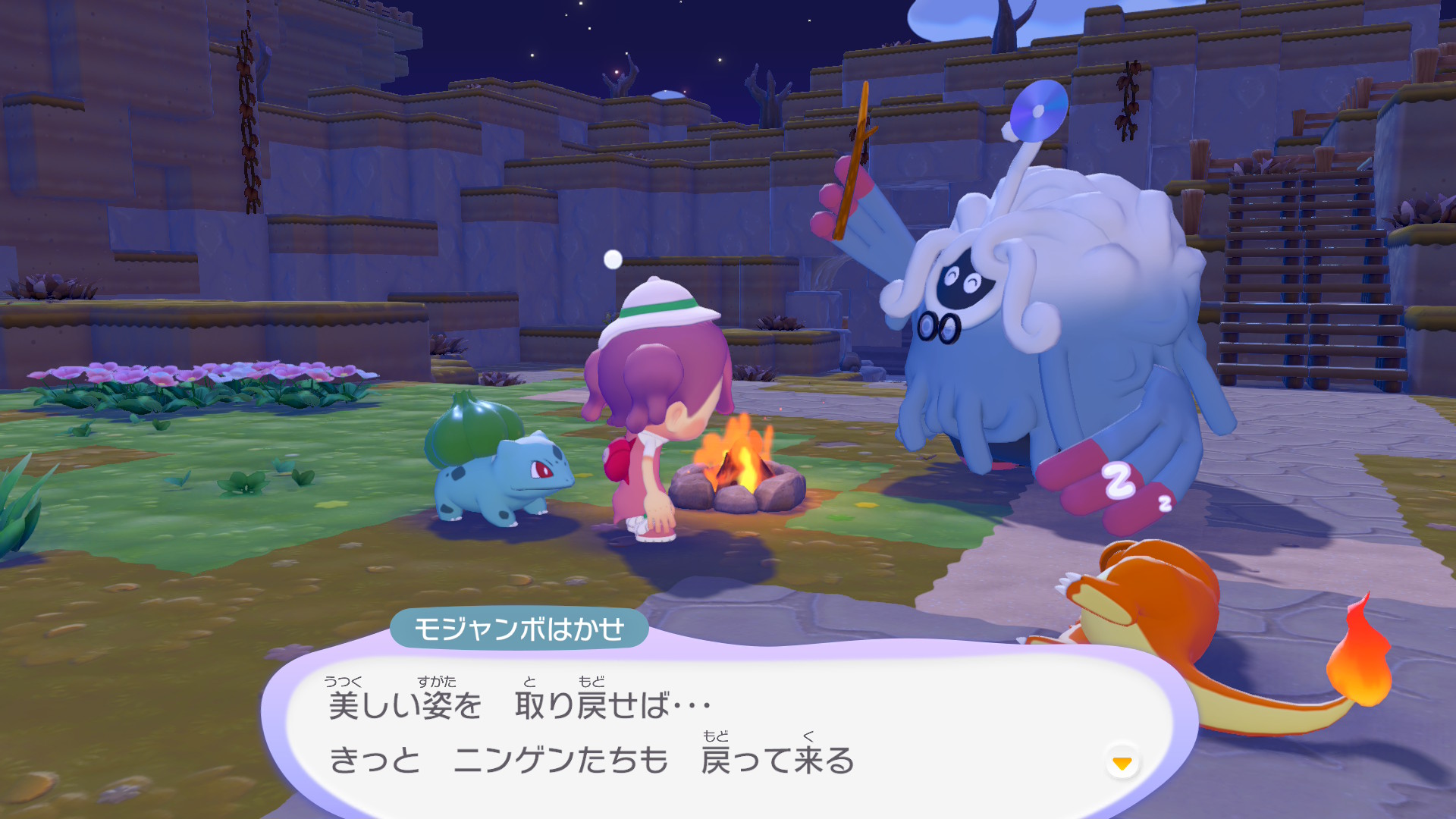The image size is (1456, 819).
Task: Advance dialogue with the orange arrow indicator
Action: tap(1122, 763)
